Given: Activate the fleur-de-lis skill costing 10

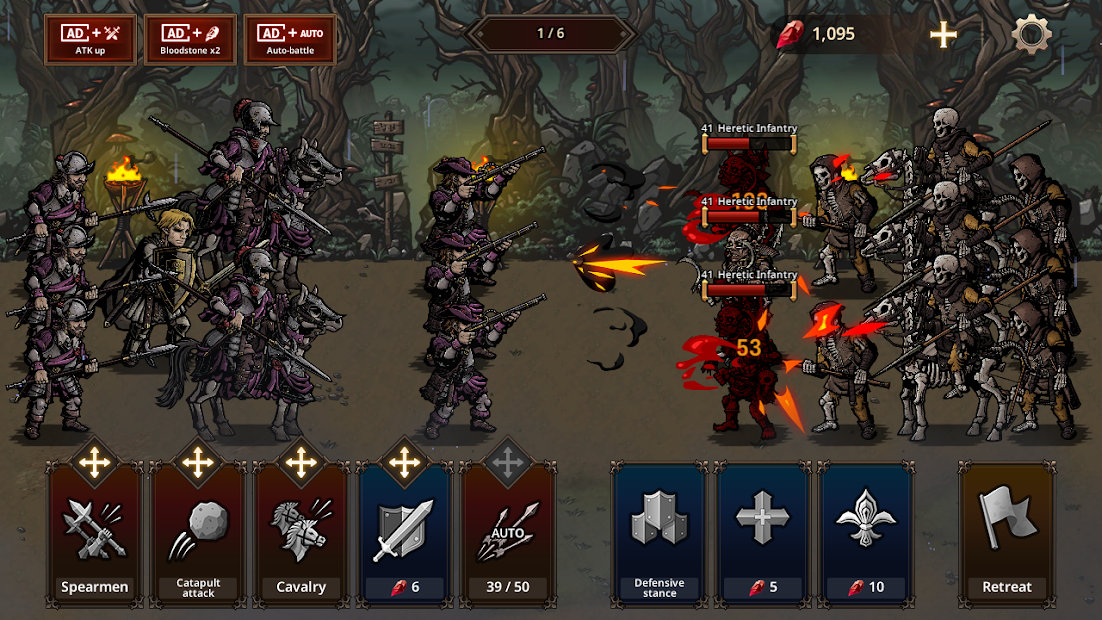Looking at the screenshot, I should (866, 535).
